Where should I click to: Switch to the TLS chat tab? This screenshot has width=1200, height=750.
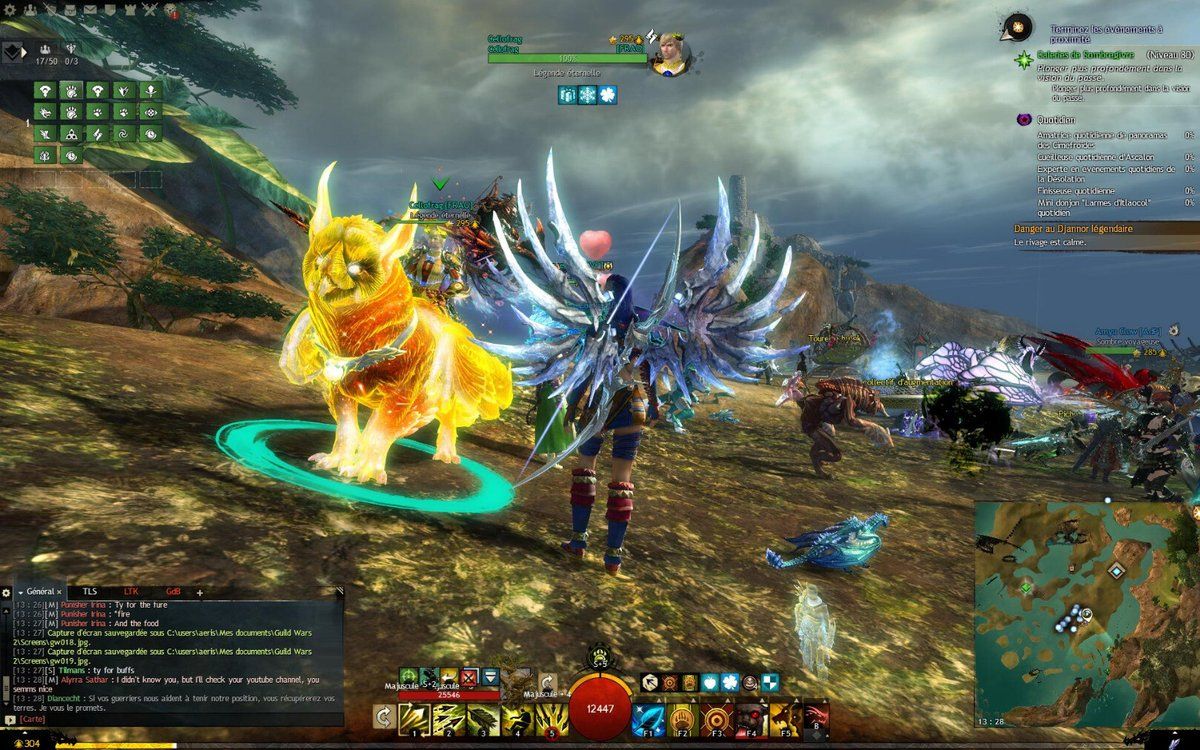(90, 592)
